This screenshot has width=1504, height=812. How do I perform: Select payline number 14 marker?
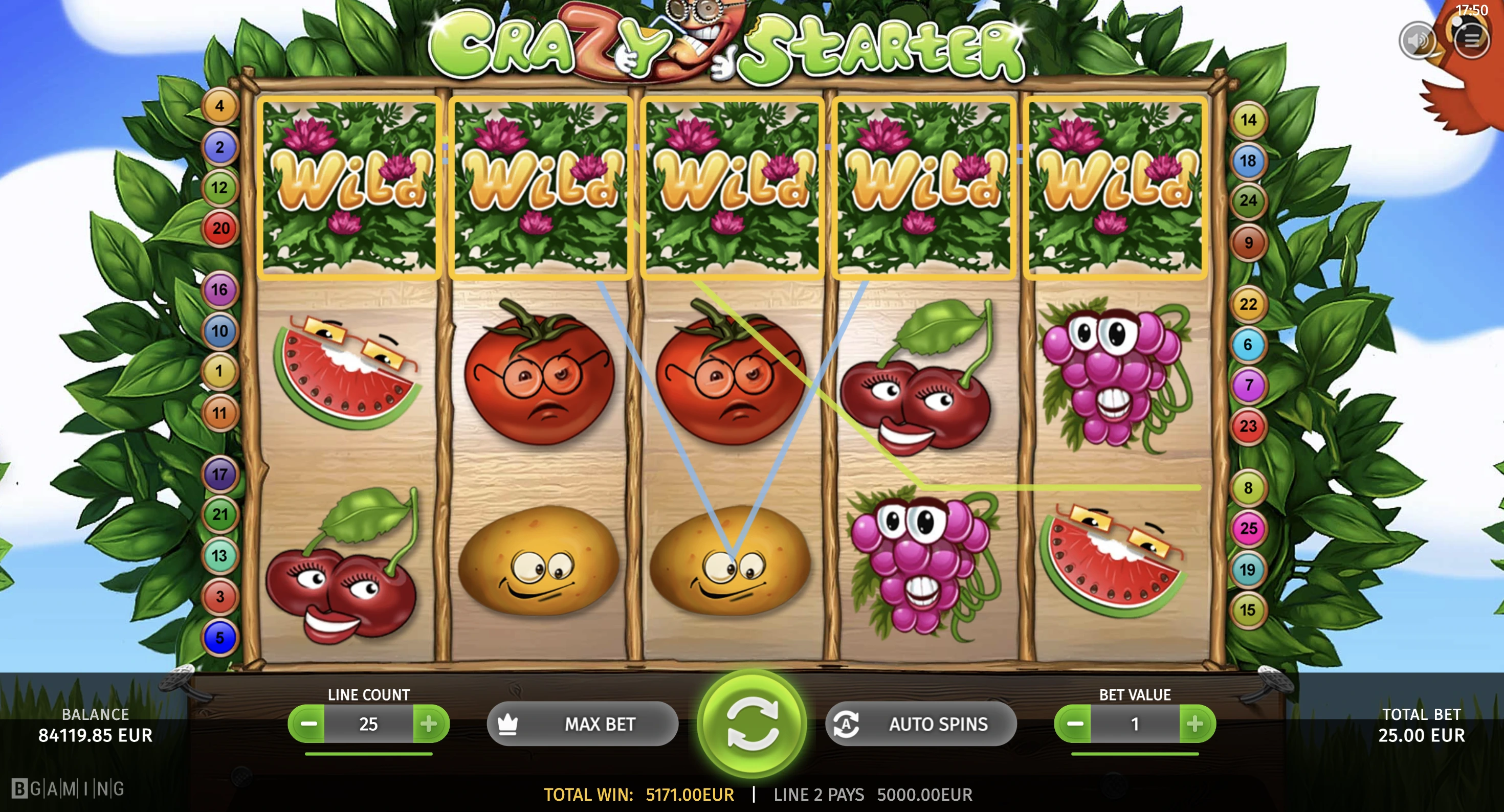pos(1248,120)
